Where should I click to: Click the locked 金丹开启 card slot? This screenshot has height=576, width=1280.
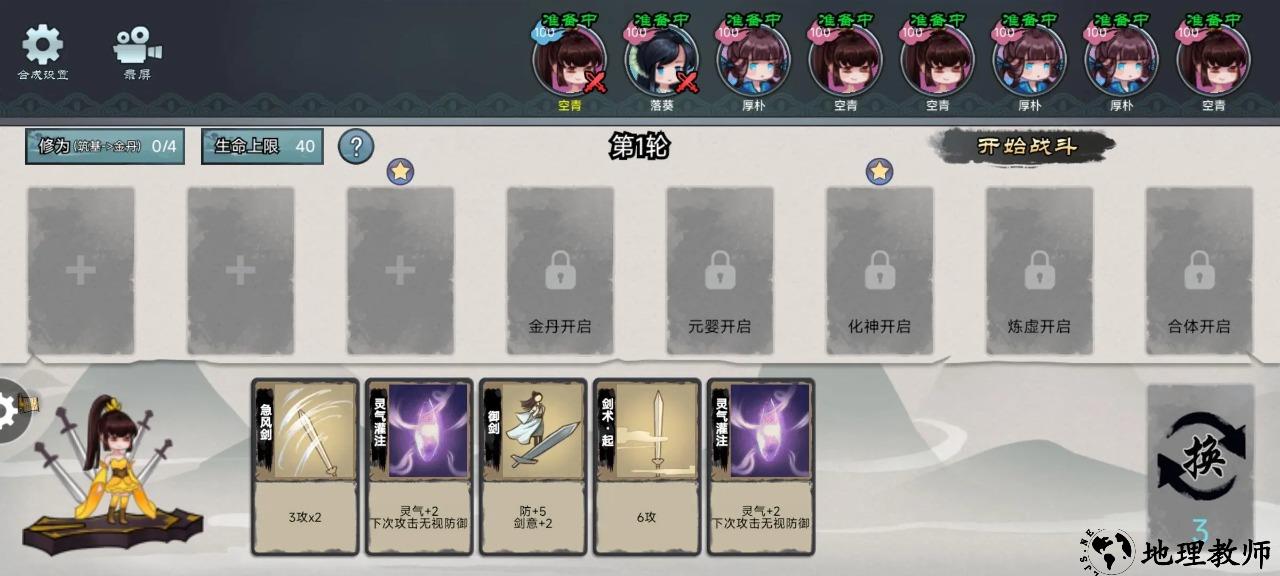pos(560,270)
